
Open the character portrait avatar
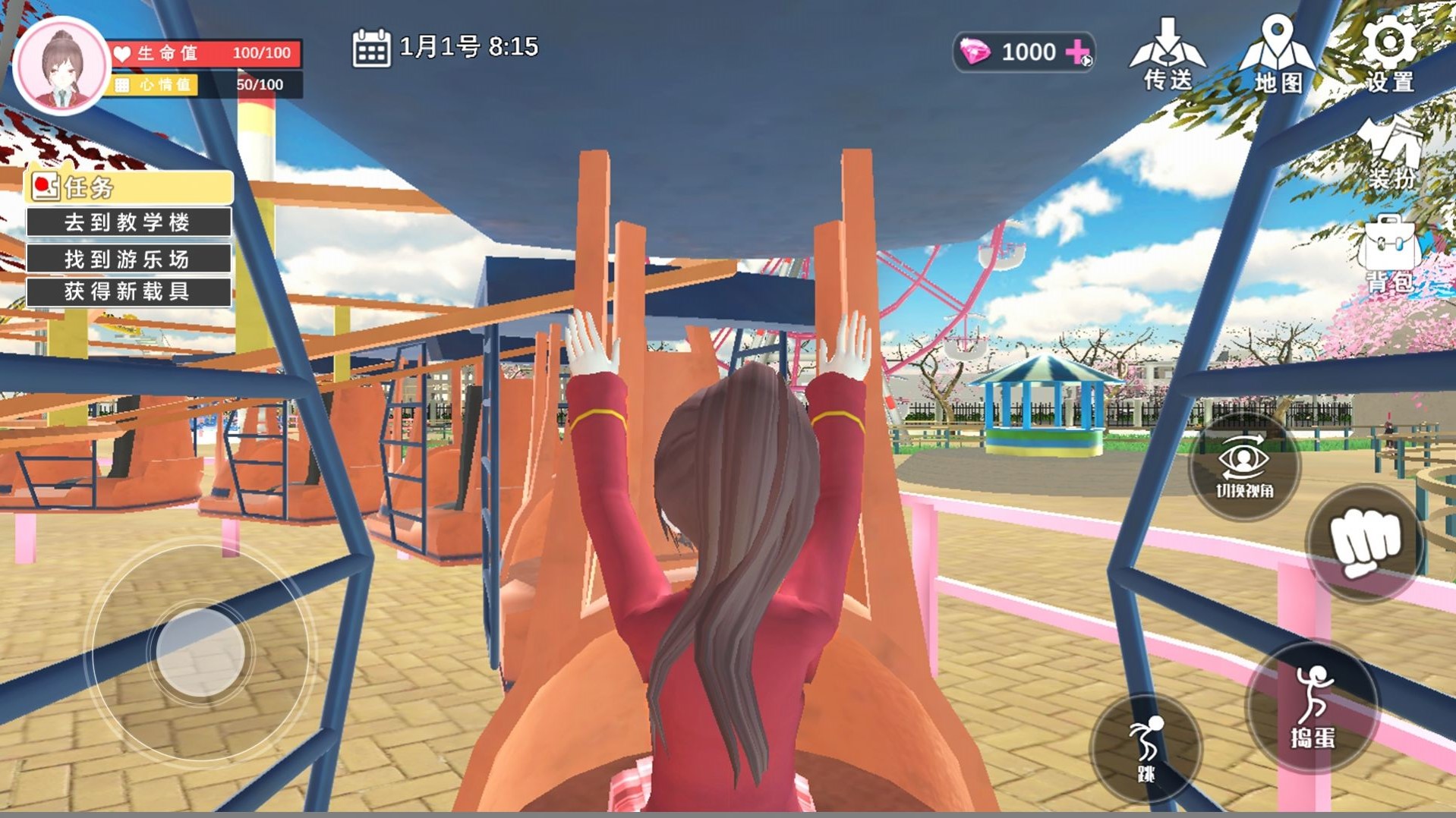pos(62,66)
